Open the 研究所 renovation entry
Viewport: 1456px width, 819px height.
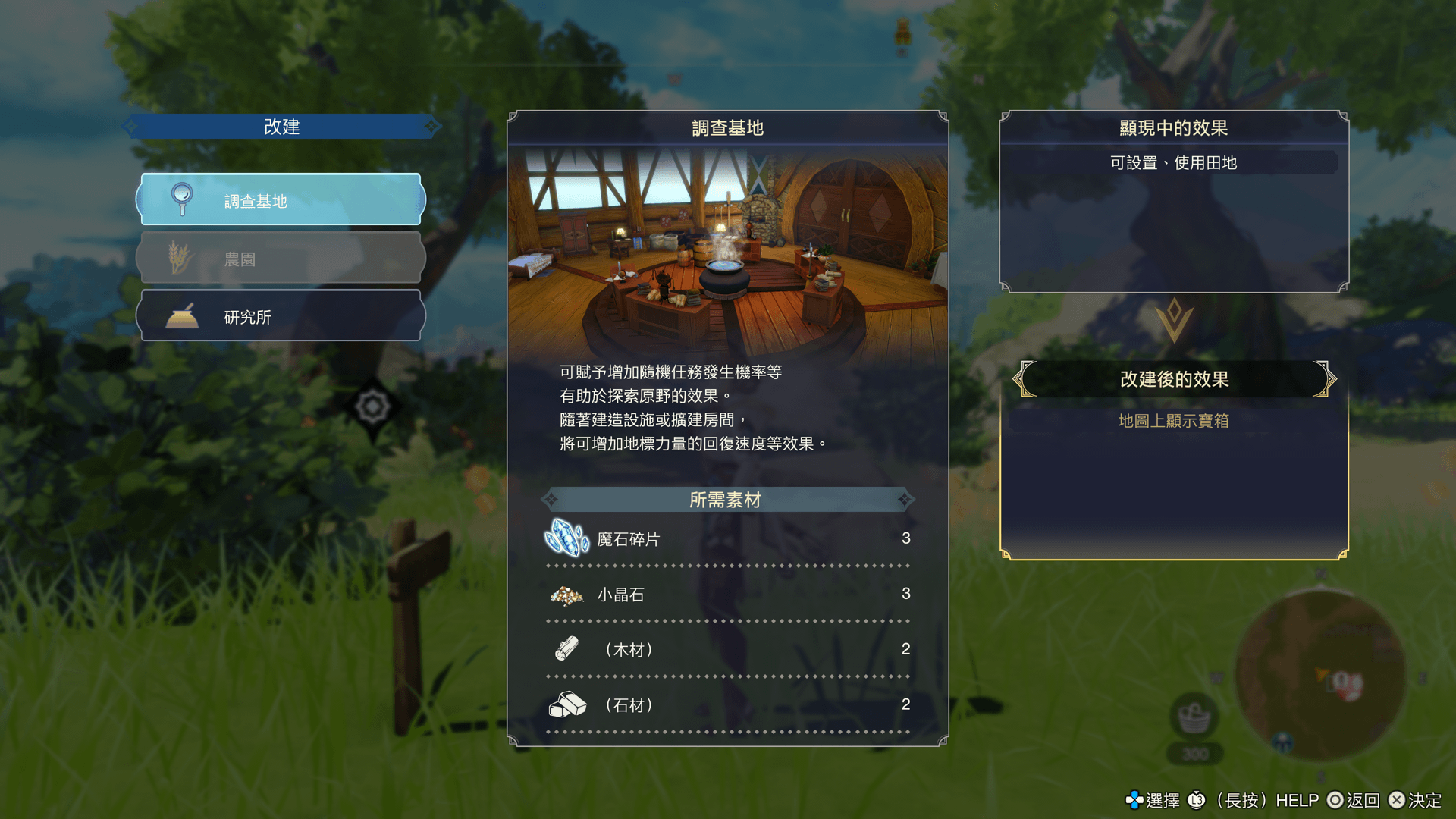[281, 316]
